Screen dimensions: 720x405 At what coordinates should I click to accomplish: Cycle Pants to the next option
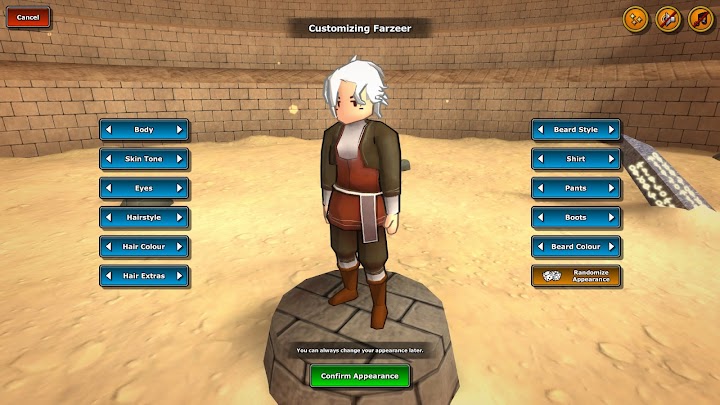tap(611, 188)
